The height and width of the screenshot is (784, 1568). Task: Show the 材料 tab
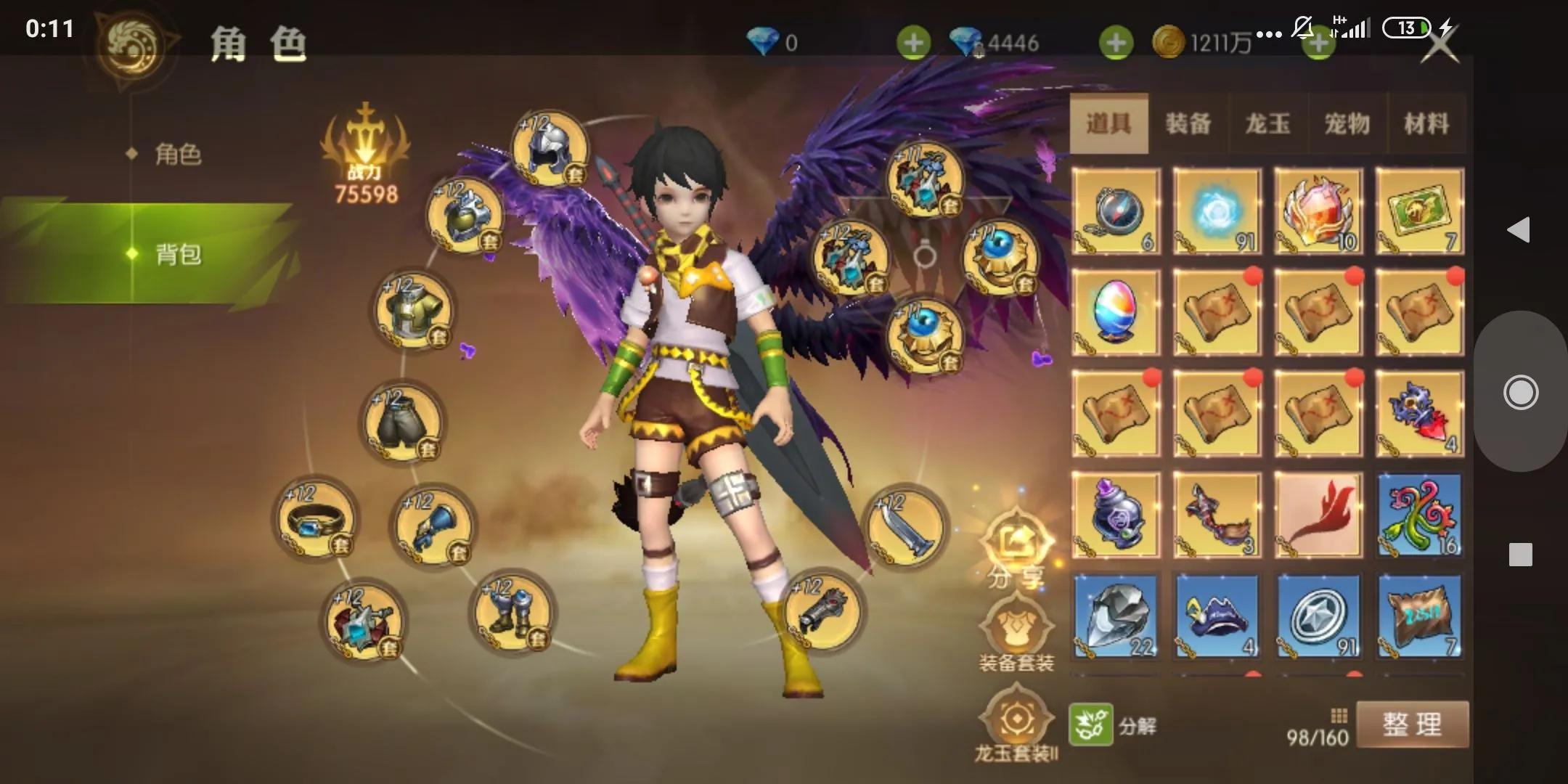[x=1426, y=123]
